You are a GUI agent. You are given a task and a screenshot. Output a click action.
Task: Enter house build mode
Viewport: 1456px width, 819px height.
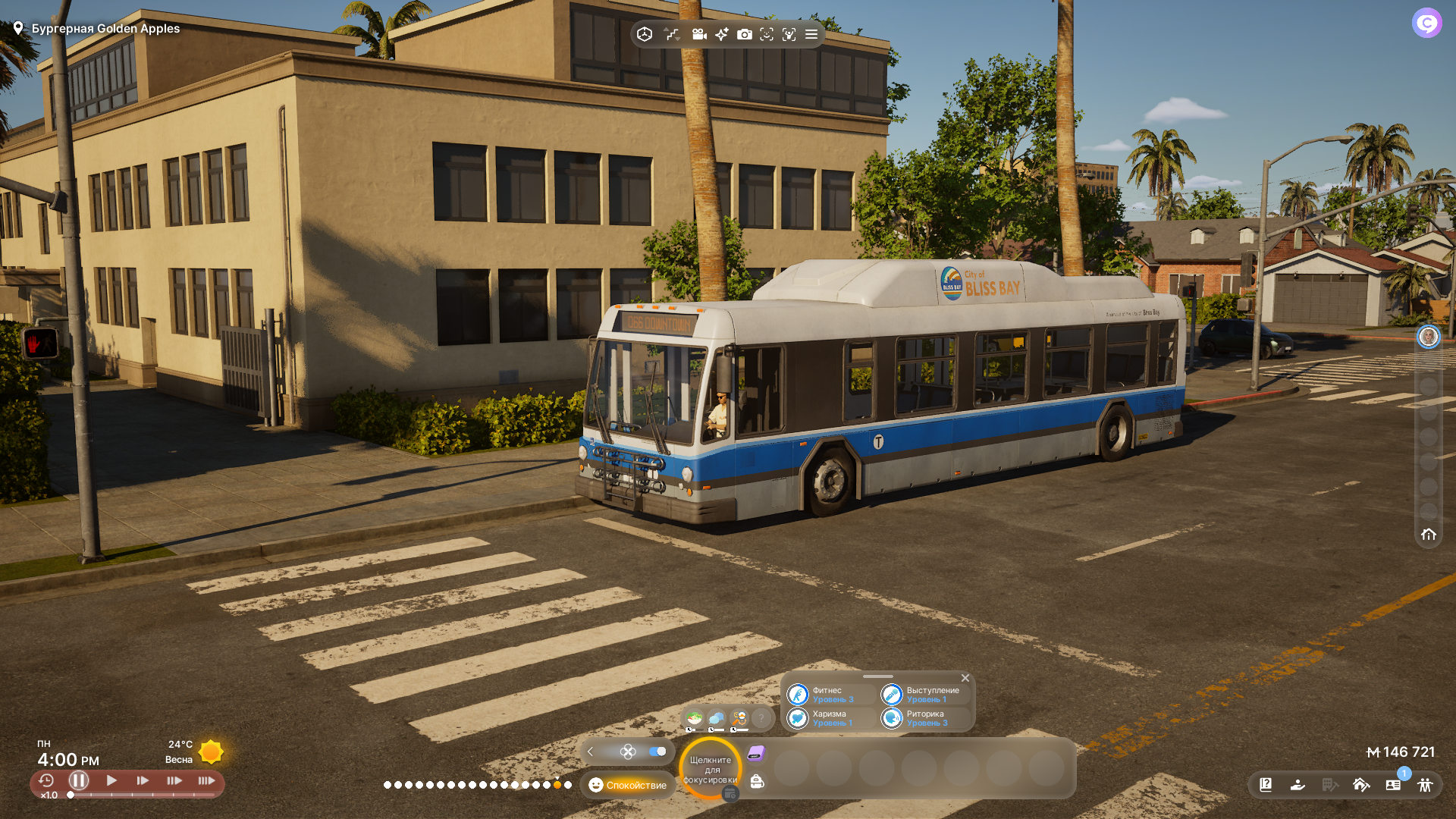pyautogui.click(x=1361, y=785)
